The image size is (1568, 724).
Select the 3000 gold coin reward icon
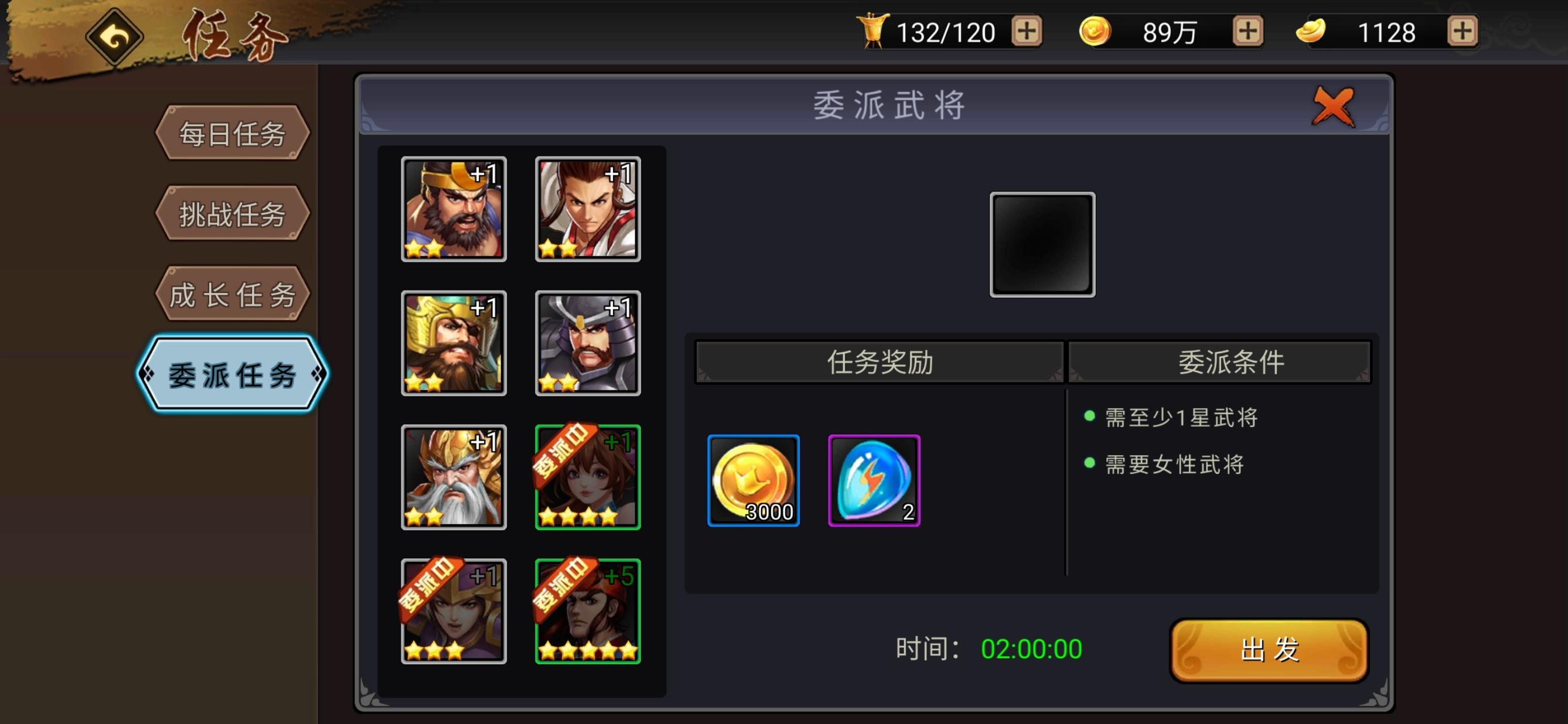[753, 480]
